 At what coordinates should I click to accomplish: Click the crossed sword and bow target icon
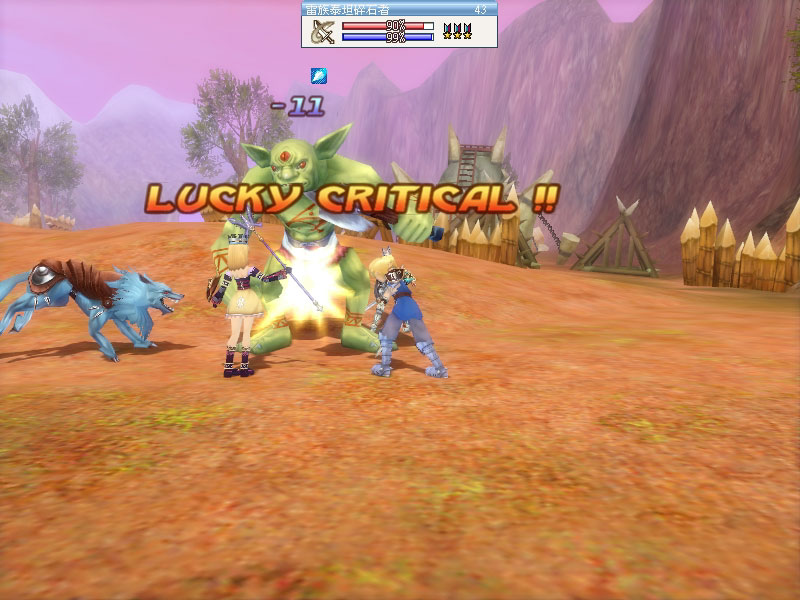coord(322,32)
